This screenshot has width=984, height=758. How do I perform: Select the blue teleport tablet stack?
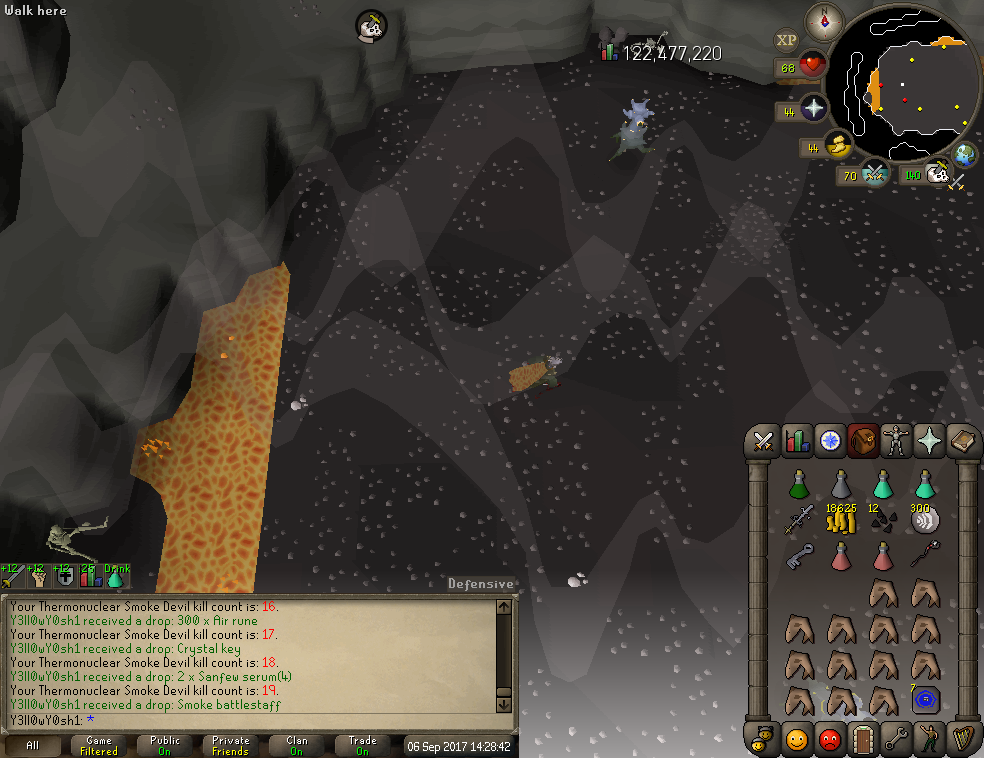tap(924, 698)
